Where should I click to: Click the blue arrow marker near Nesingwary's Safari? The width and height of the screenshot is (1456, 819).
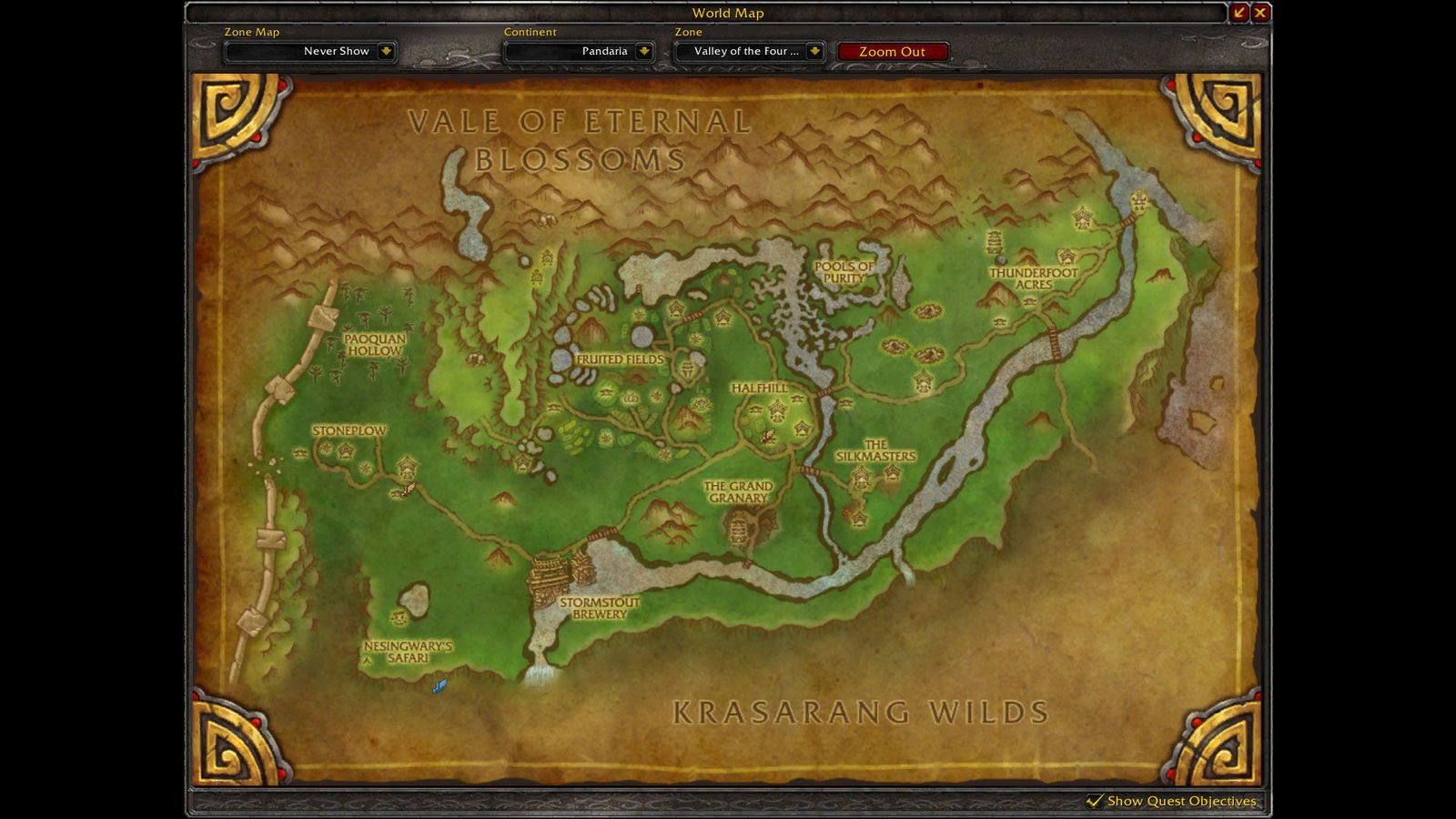tap(439, 684)
